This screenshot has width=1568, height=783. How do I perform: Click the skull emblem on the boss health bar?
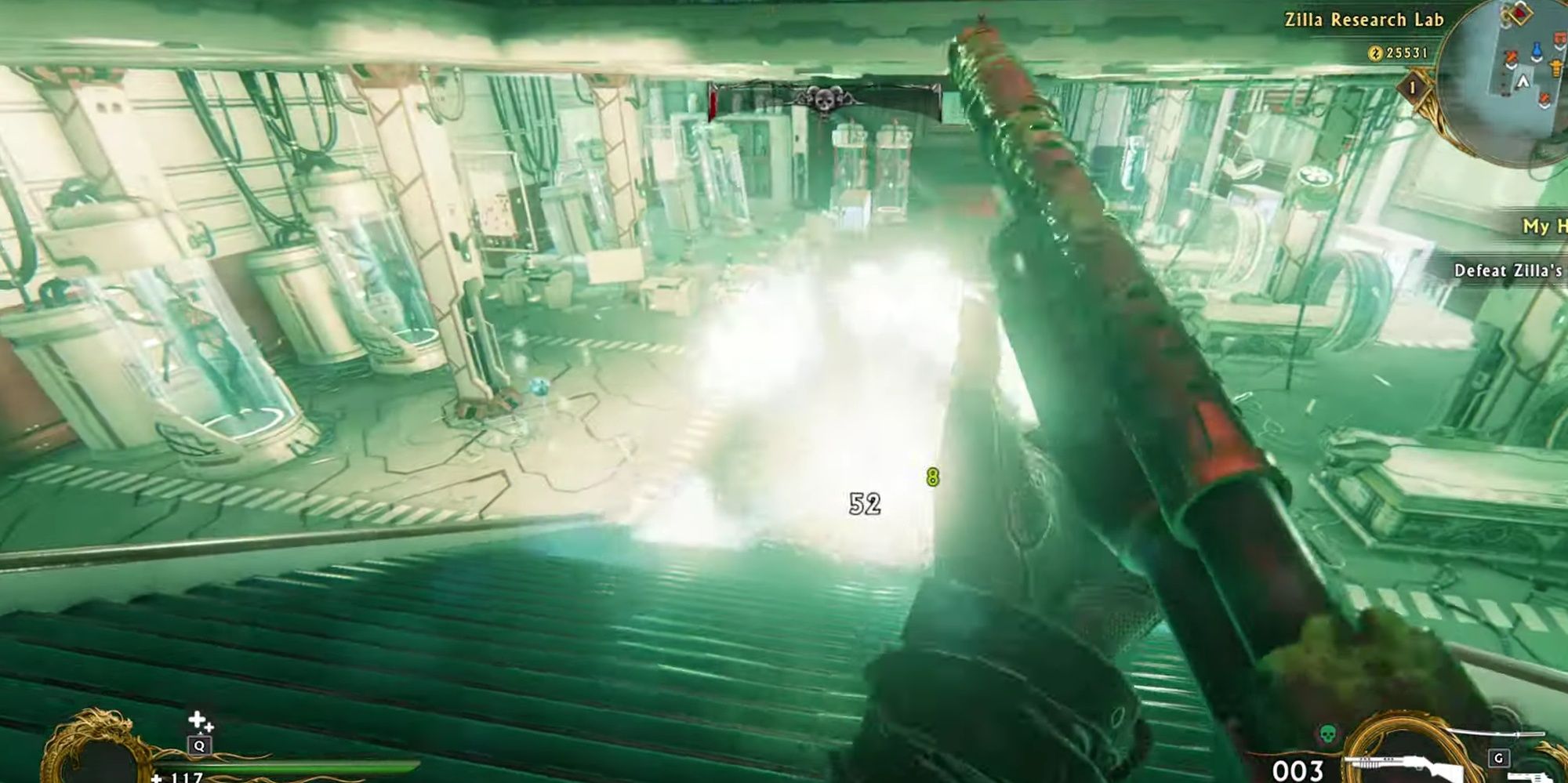pyautogui.click(x=824, y=100)
